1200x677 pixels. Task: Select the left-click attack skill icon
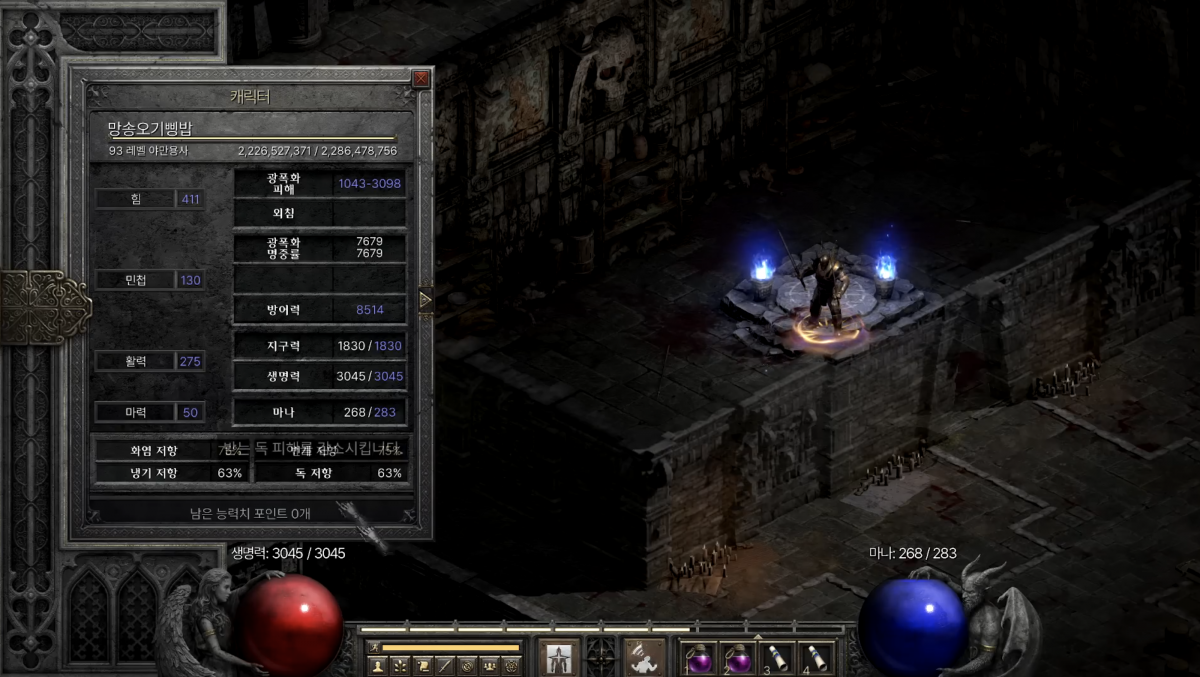(x=558, y=657)
